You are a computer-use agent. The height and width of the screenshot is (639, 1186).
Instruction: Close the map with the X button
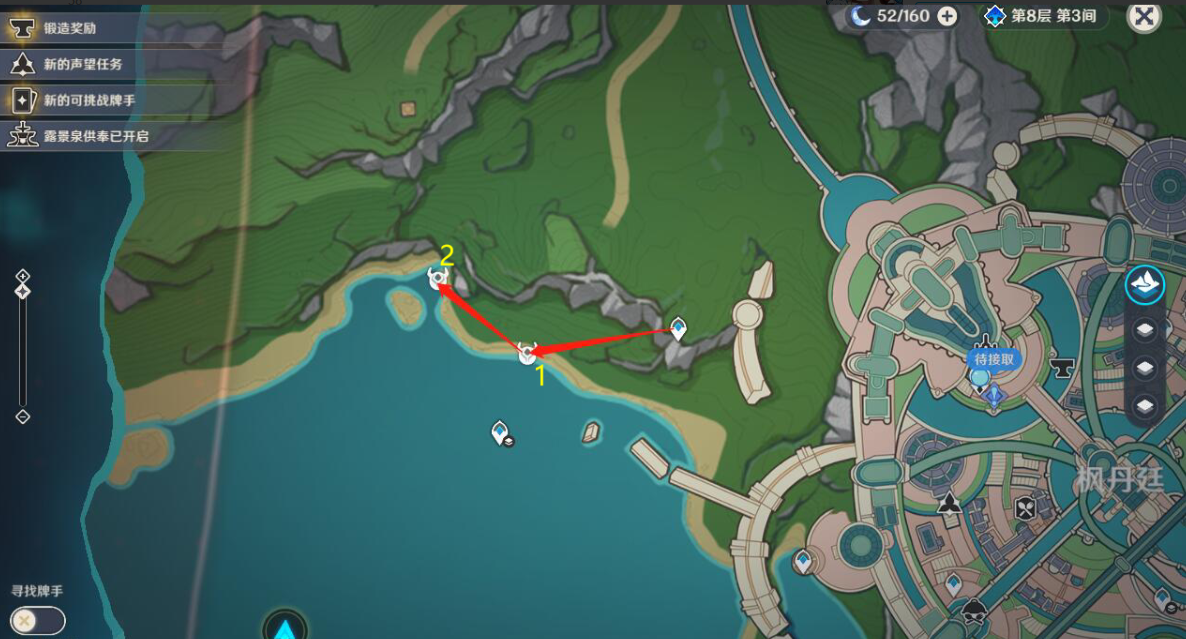[x=1144, y=16]
